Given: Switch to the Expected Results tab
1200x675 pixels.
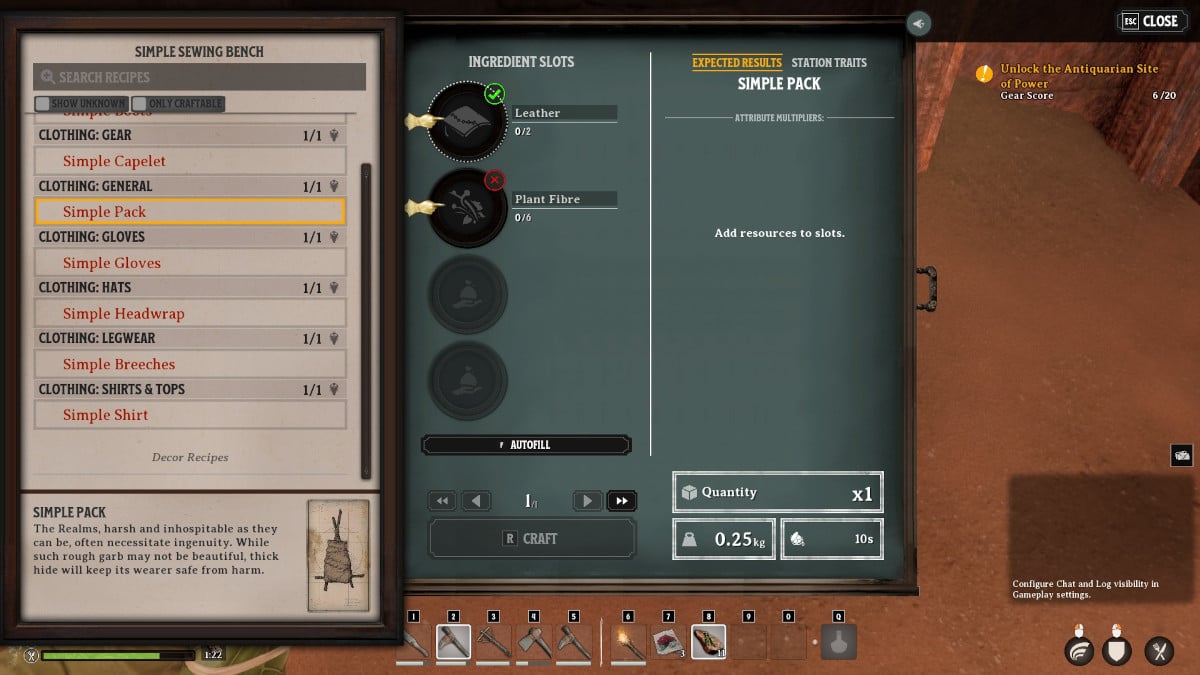Looking at the screenshot, I should pos(737,62).
